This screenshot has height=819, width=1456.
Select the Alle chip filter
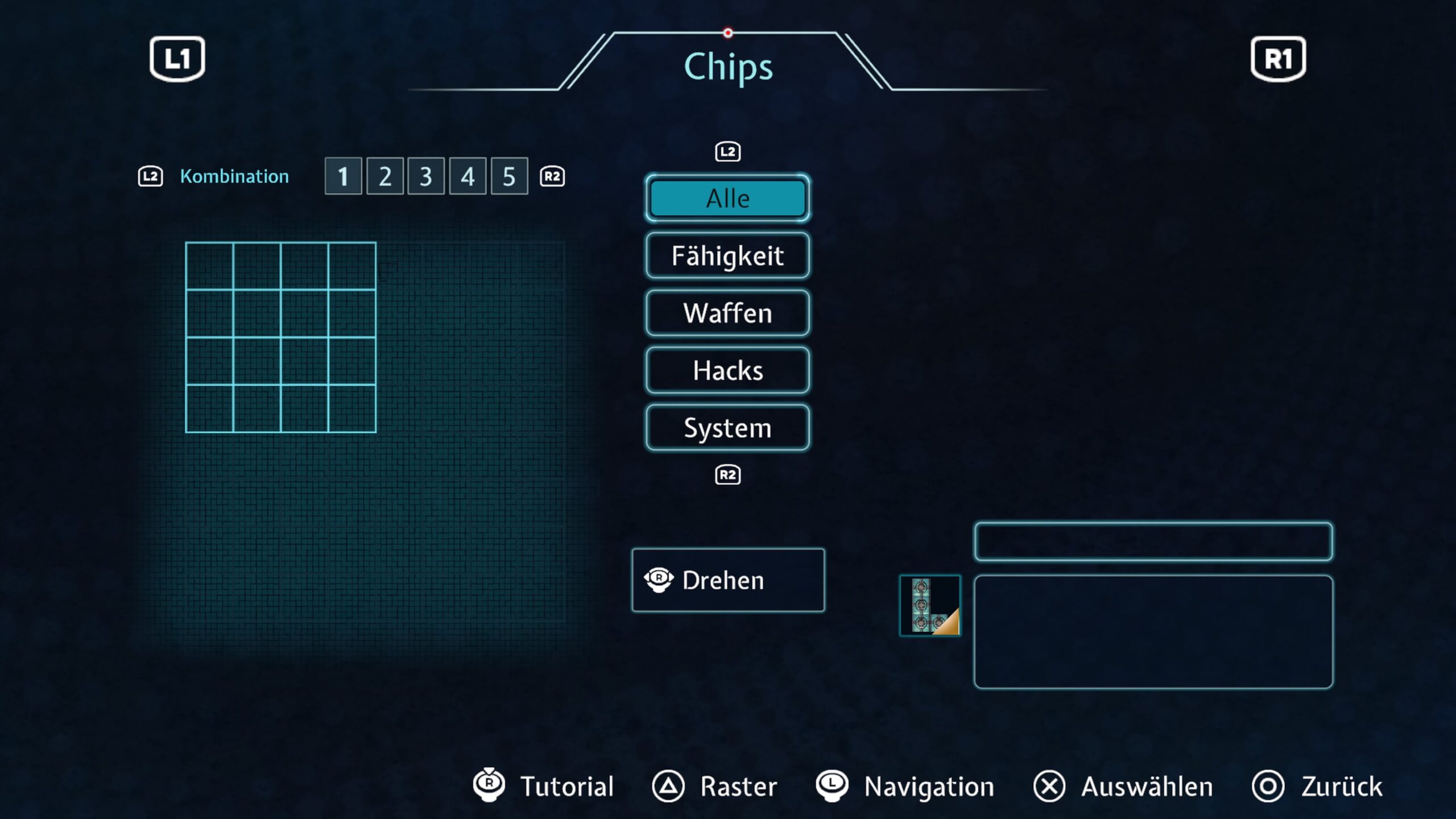click(727, 198)
